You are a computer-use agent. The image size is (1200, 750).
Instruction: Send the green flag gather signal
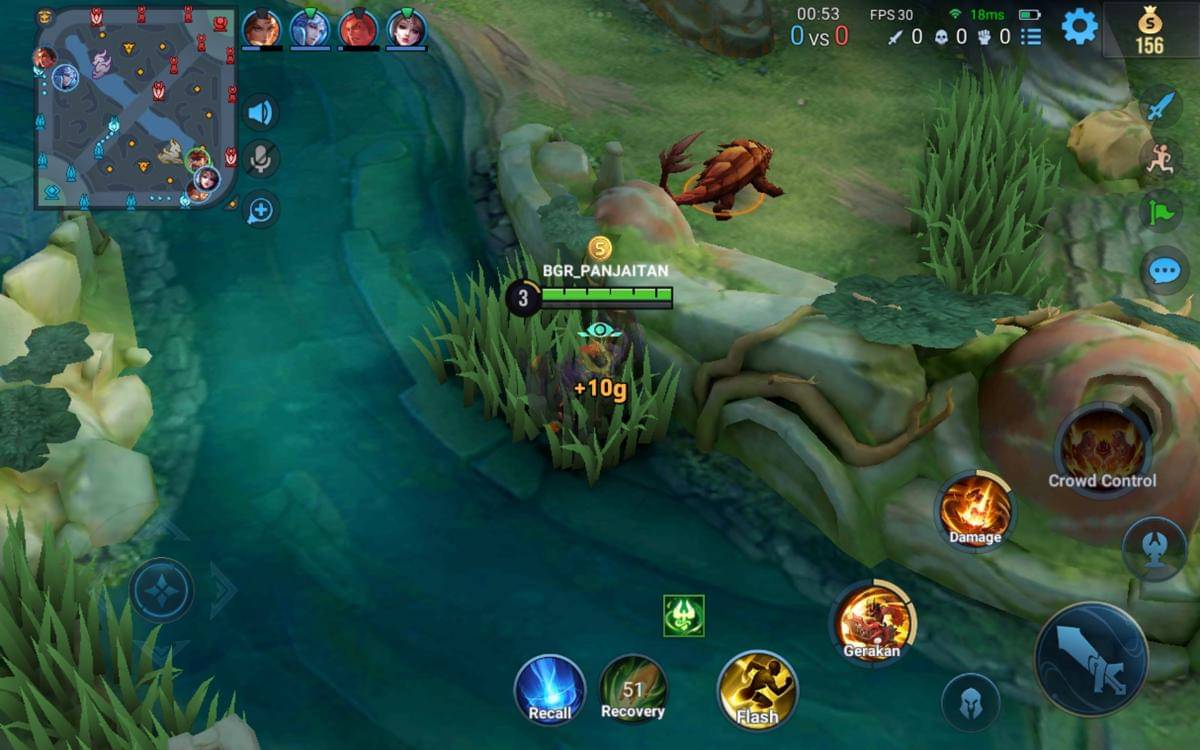[x=1160, y=211]
